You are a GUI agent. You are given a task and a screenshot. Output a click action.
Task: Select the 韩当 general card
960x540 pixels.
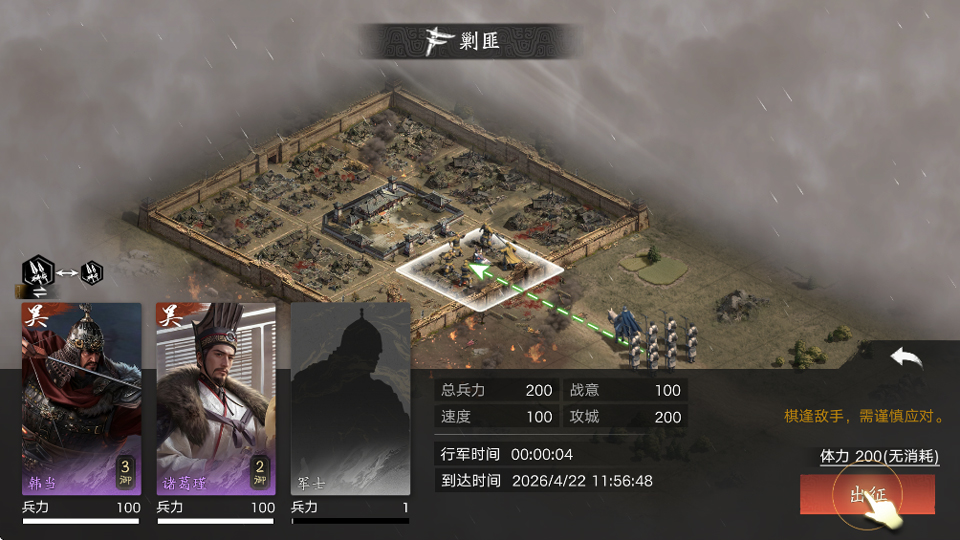click(x=82, y=398)
